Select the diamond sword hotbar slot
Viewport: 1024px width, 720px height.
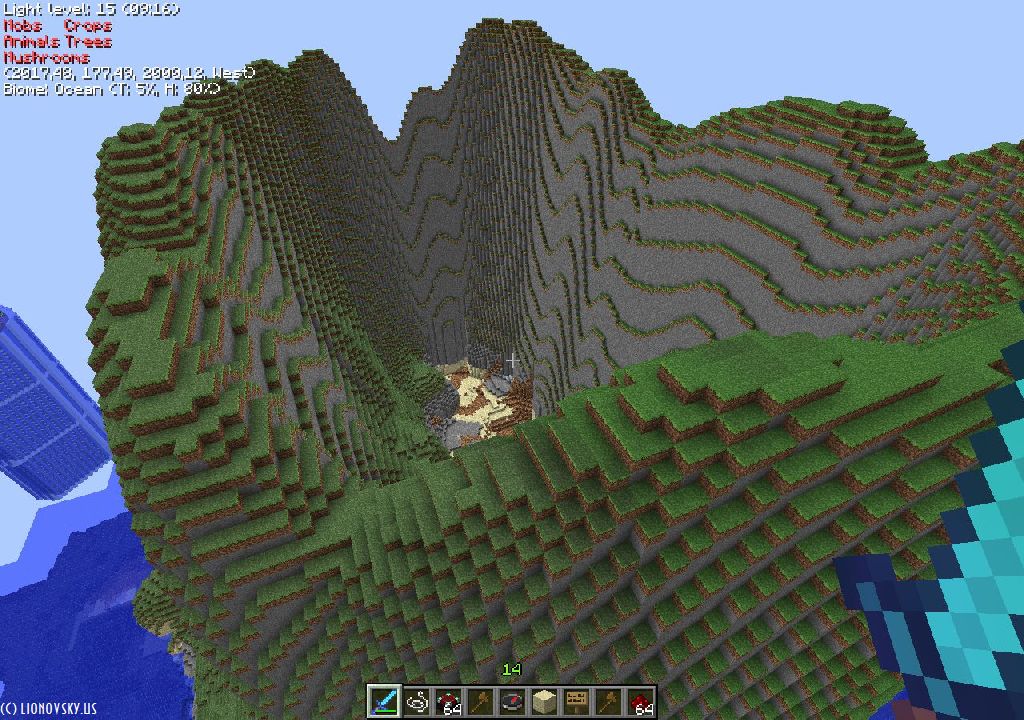(384, 701)
